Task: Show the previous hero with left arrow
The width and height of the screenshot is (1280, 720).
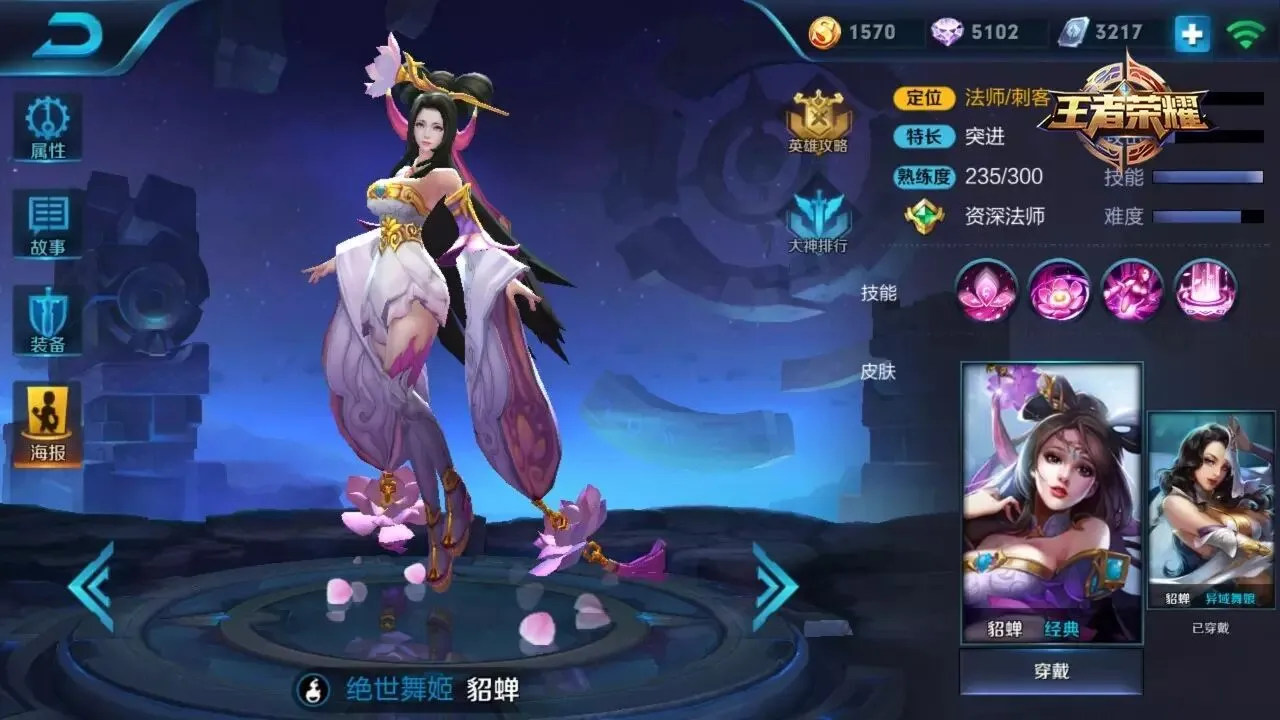Action: pos(91,586)
